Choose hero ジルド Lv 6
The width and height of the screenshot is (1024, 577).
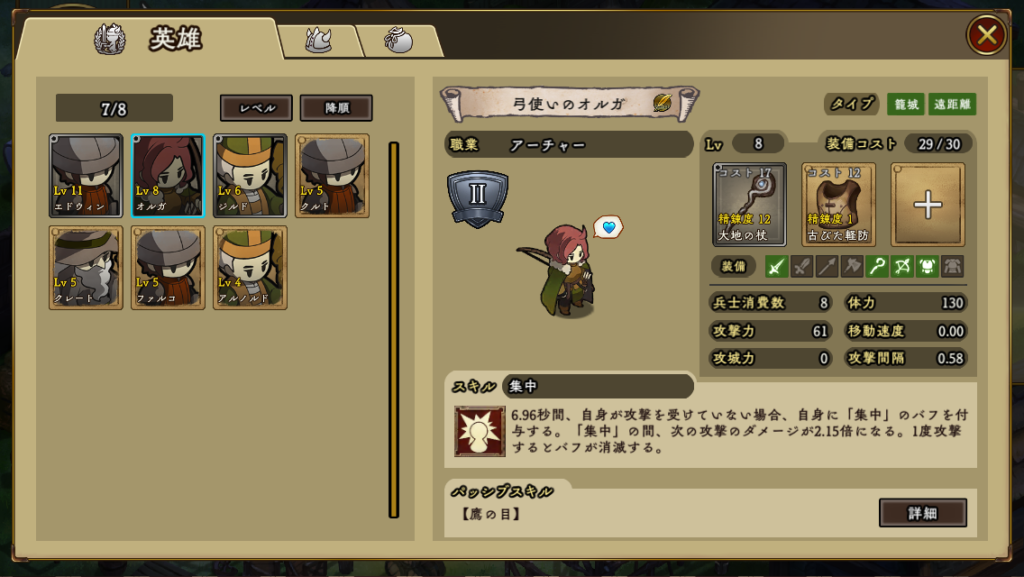pos(250,176)
